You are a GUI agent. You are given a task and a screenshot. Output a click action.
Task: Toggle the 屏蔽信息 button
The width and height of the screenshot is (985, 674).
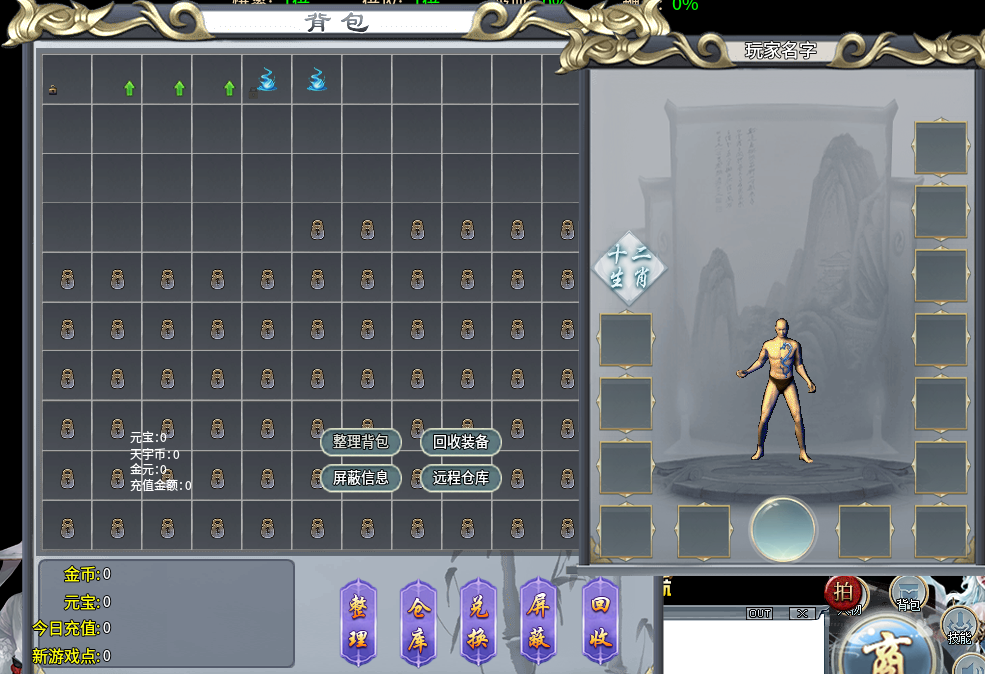pyautogui.click(x=360, y=477)
